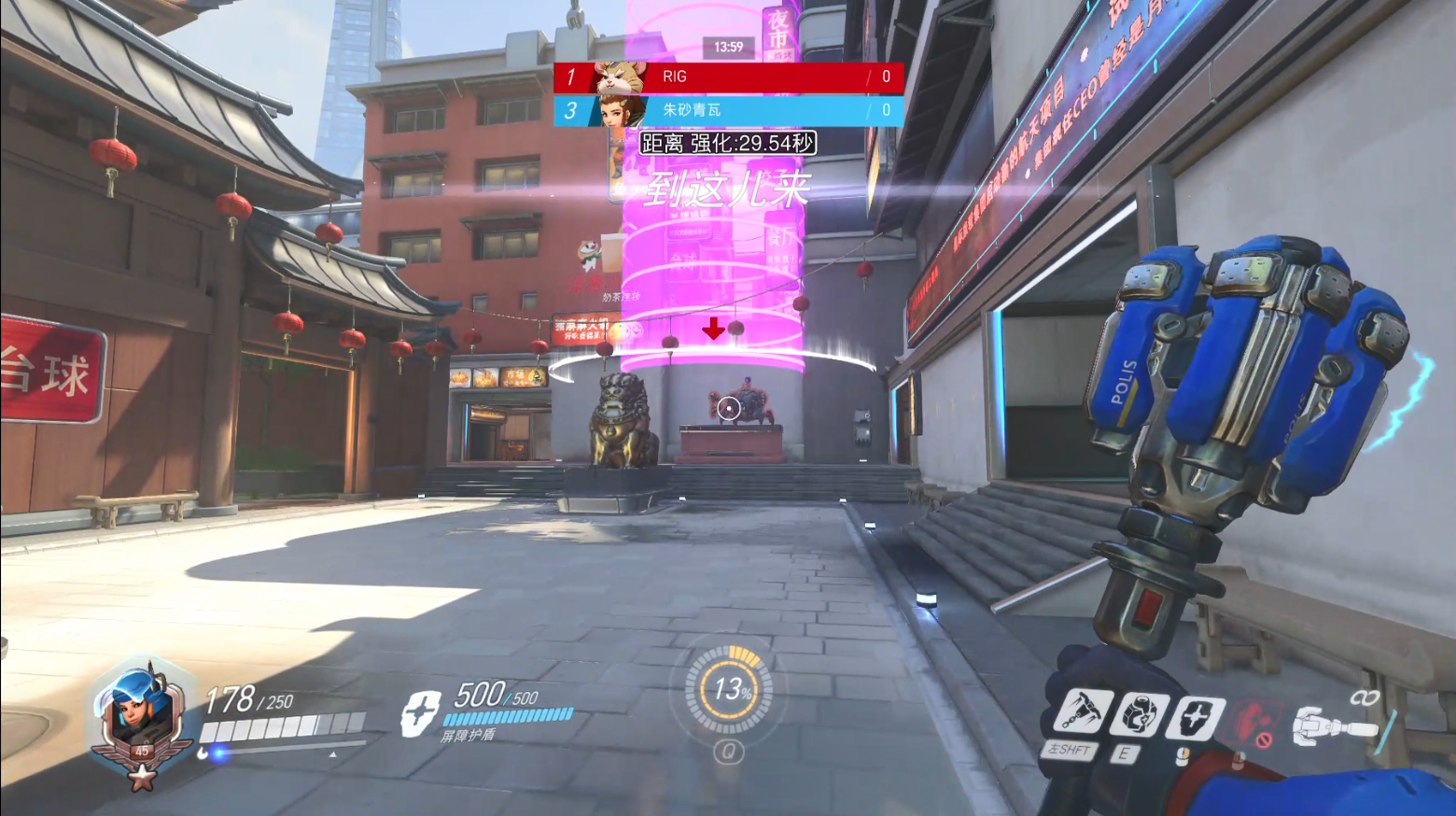This screenshot has width=1456, height=816.
Task: Click the red objective arrow marker
Action: click(714, 328)
